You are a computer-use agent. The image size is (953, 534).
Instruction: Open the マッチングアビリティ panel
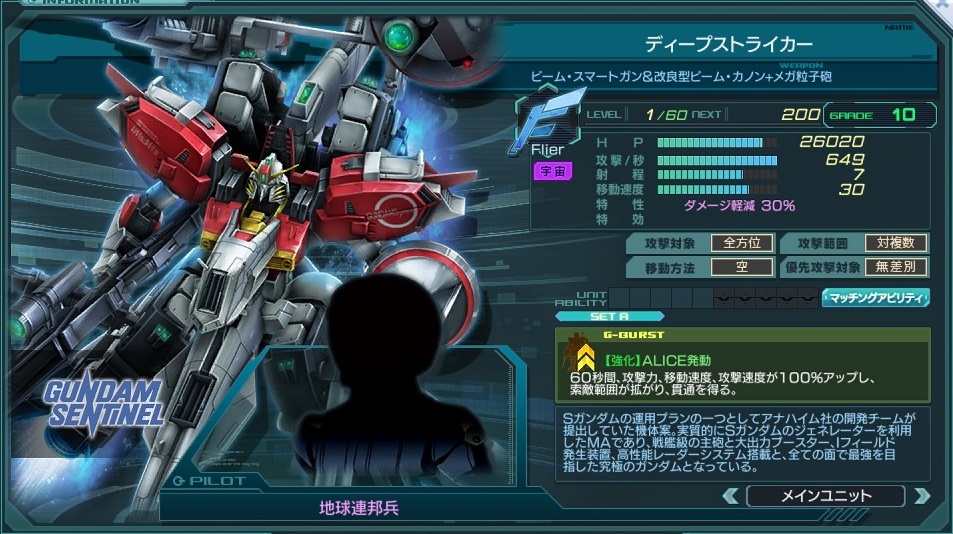[876, 298]
